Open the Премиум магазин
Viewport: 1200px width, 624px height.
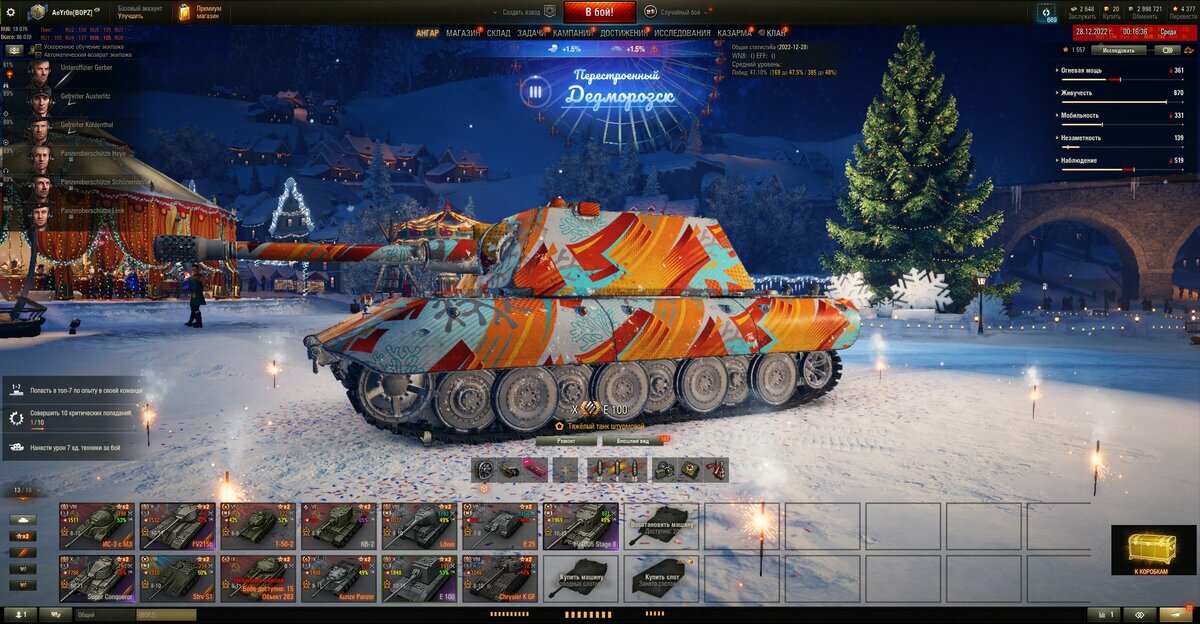click(200, 12)
